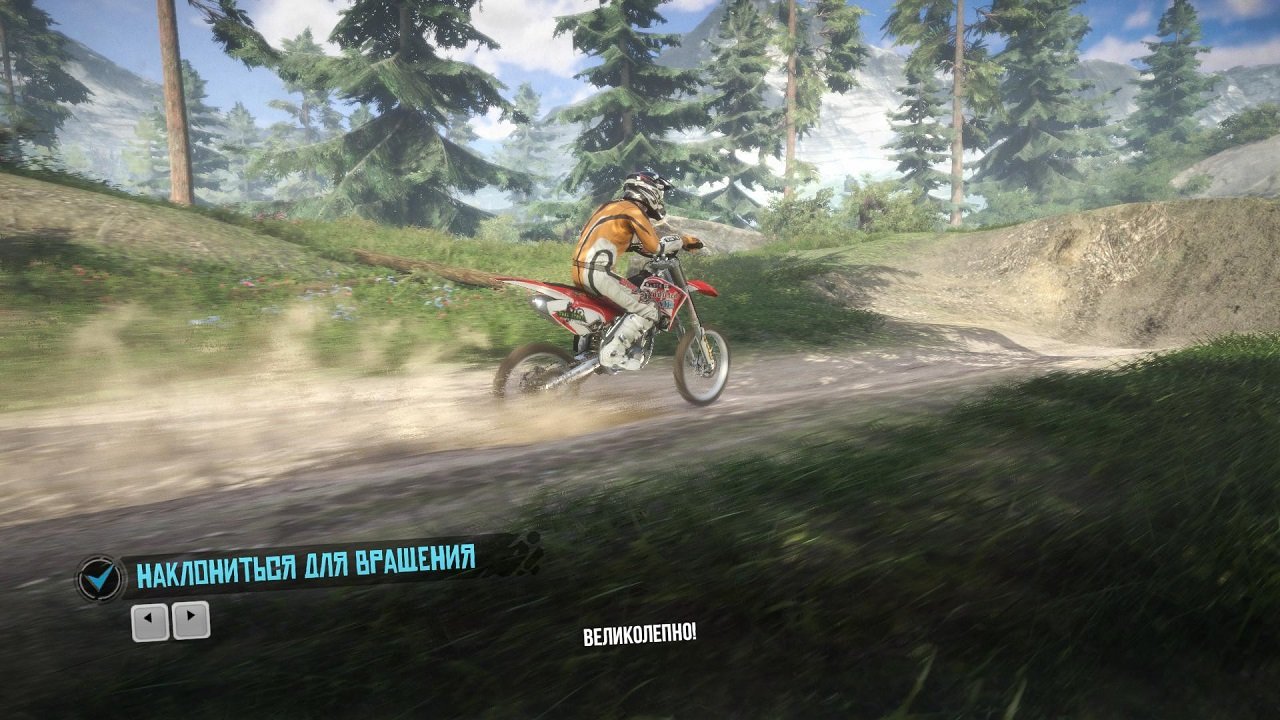Click the bike's number plate graphic
This screenshot has height=720, width=1280.
(x=662, y=297)
